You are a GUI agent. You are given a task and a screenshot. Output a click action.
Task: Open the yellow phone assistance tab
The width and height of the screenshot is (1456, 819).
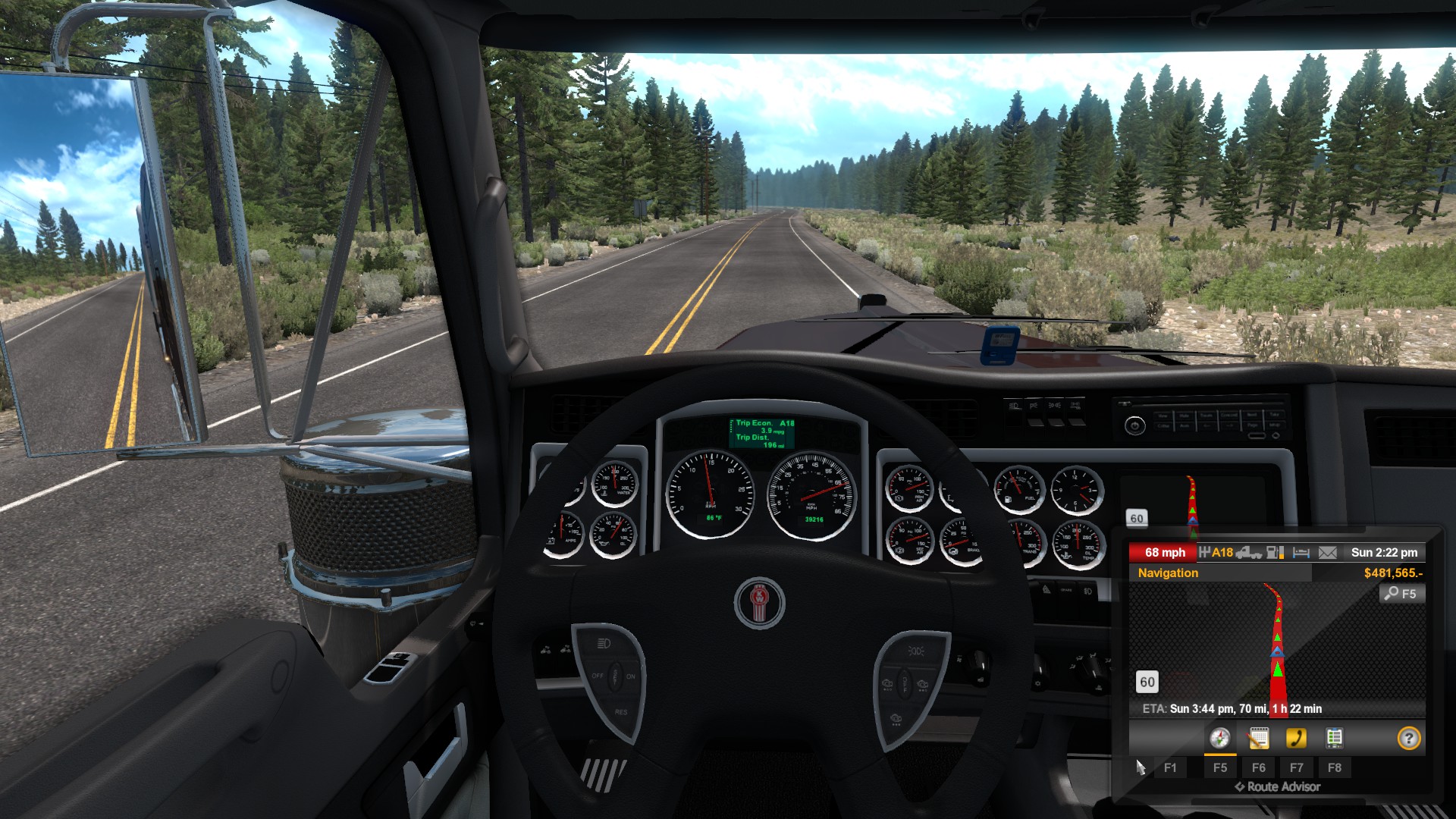click(x=1296, y=738)
